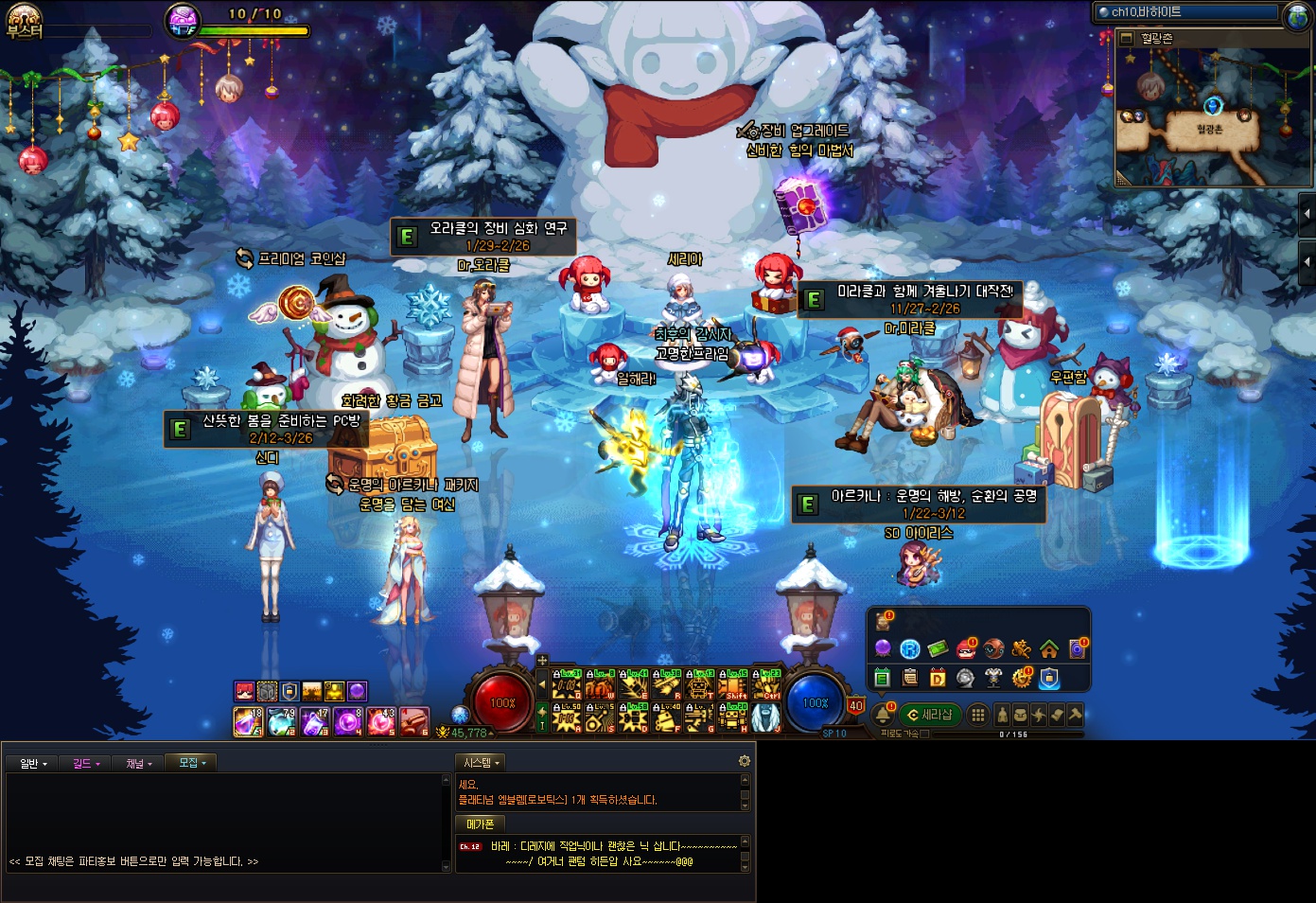Screen dimensions: 1316x903
Task: Click the notification bell icon
Action: pos(883,715)
